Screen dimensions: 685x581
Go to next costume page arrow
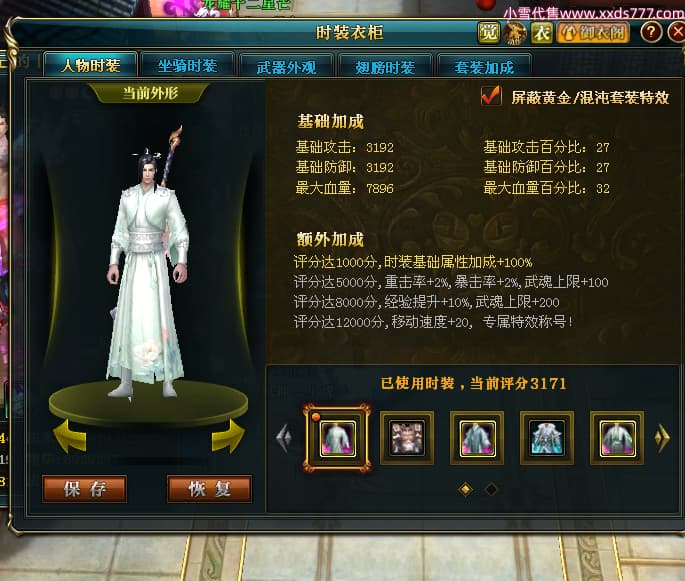click(x=661, y=436)
